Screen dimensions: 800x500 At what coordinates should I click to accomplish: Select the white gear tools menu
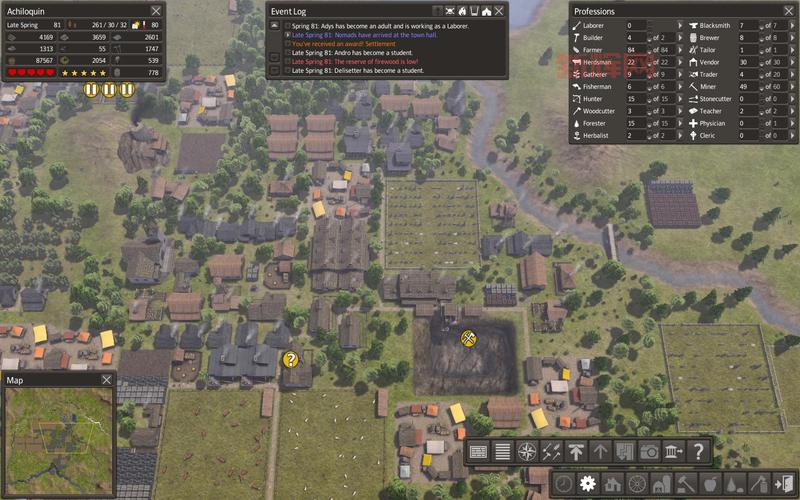(x=588, y=483)
